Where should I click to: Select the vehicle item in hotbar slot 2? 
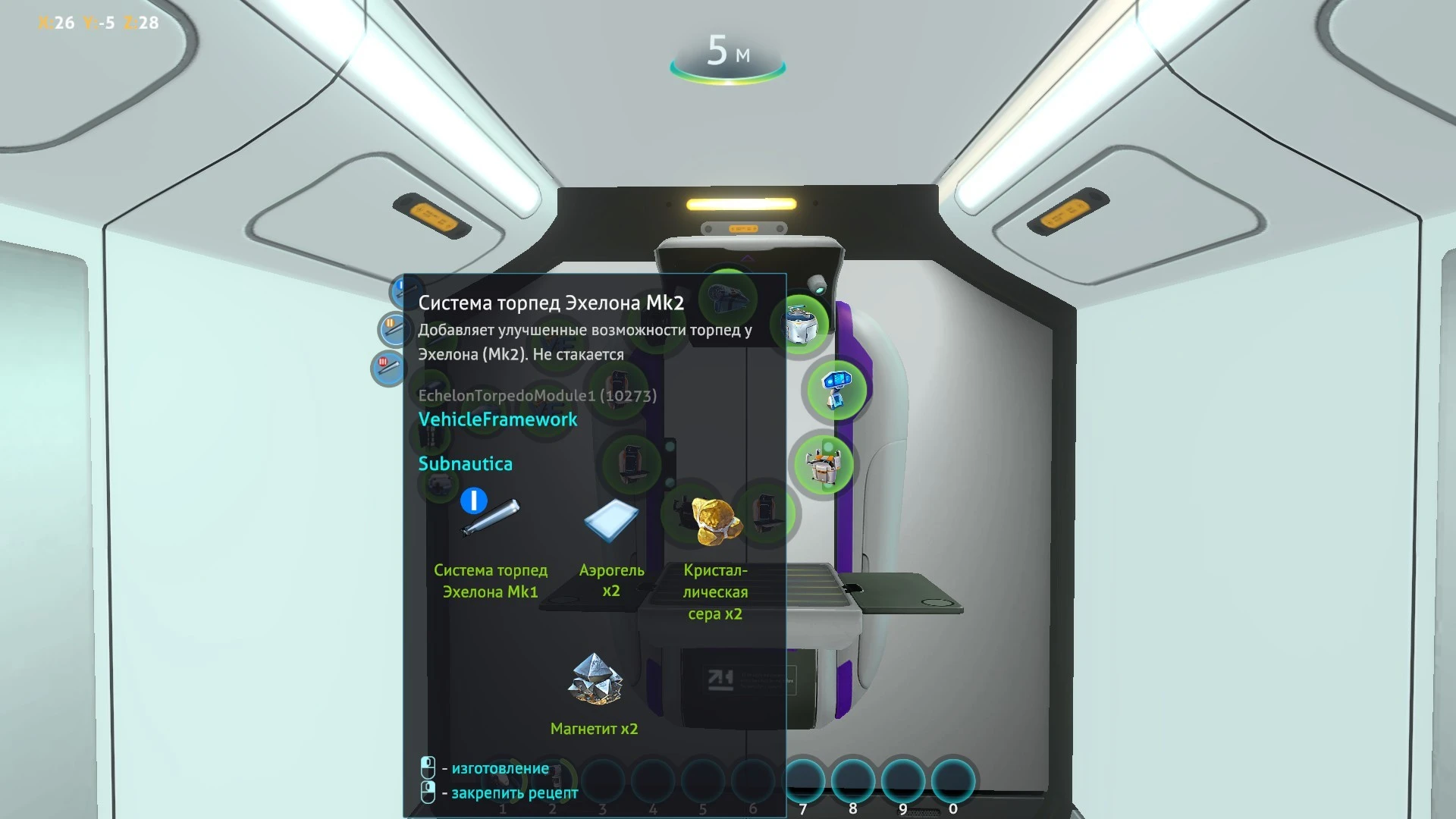553,780
